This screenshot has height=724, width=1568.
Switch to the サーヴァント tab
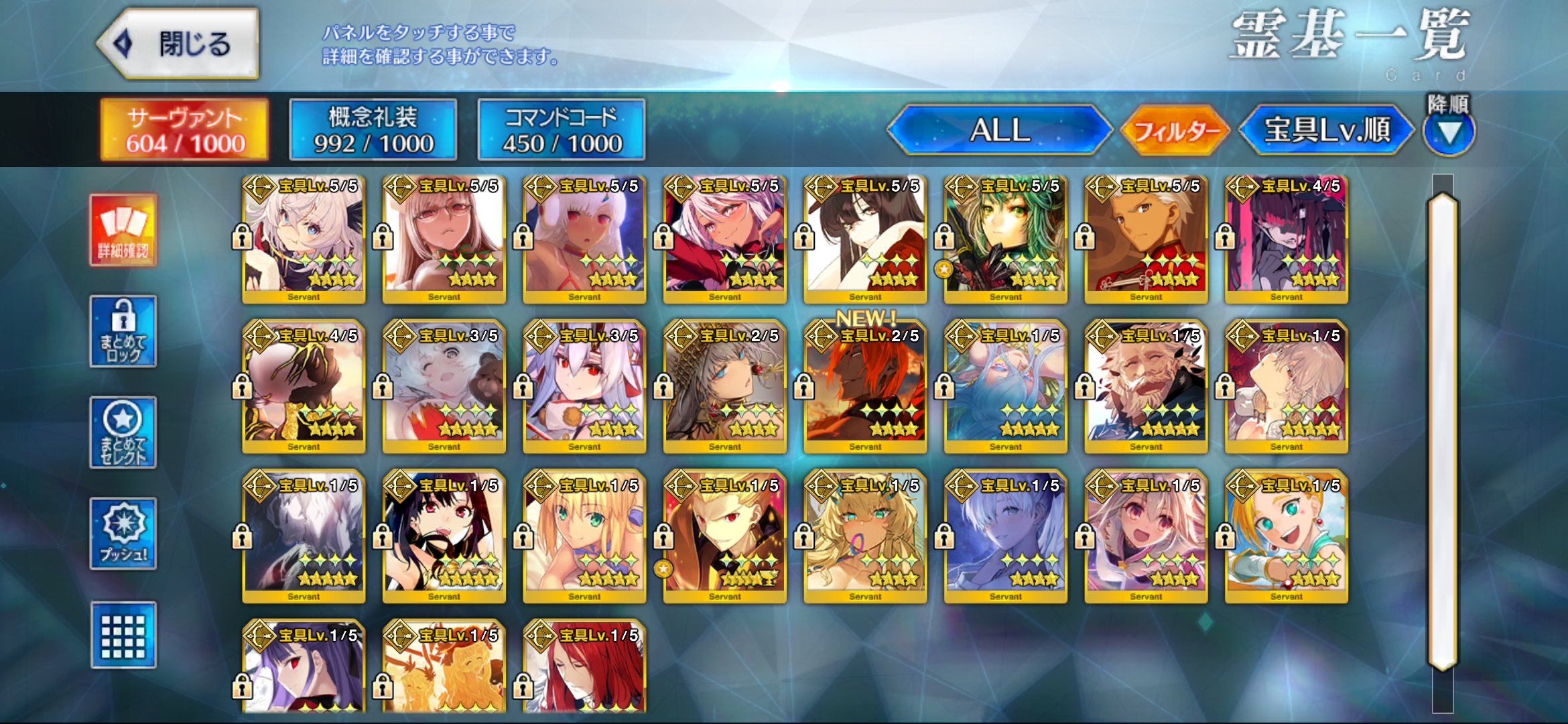pos(184,129)
